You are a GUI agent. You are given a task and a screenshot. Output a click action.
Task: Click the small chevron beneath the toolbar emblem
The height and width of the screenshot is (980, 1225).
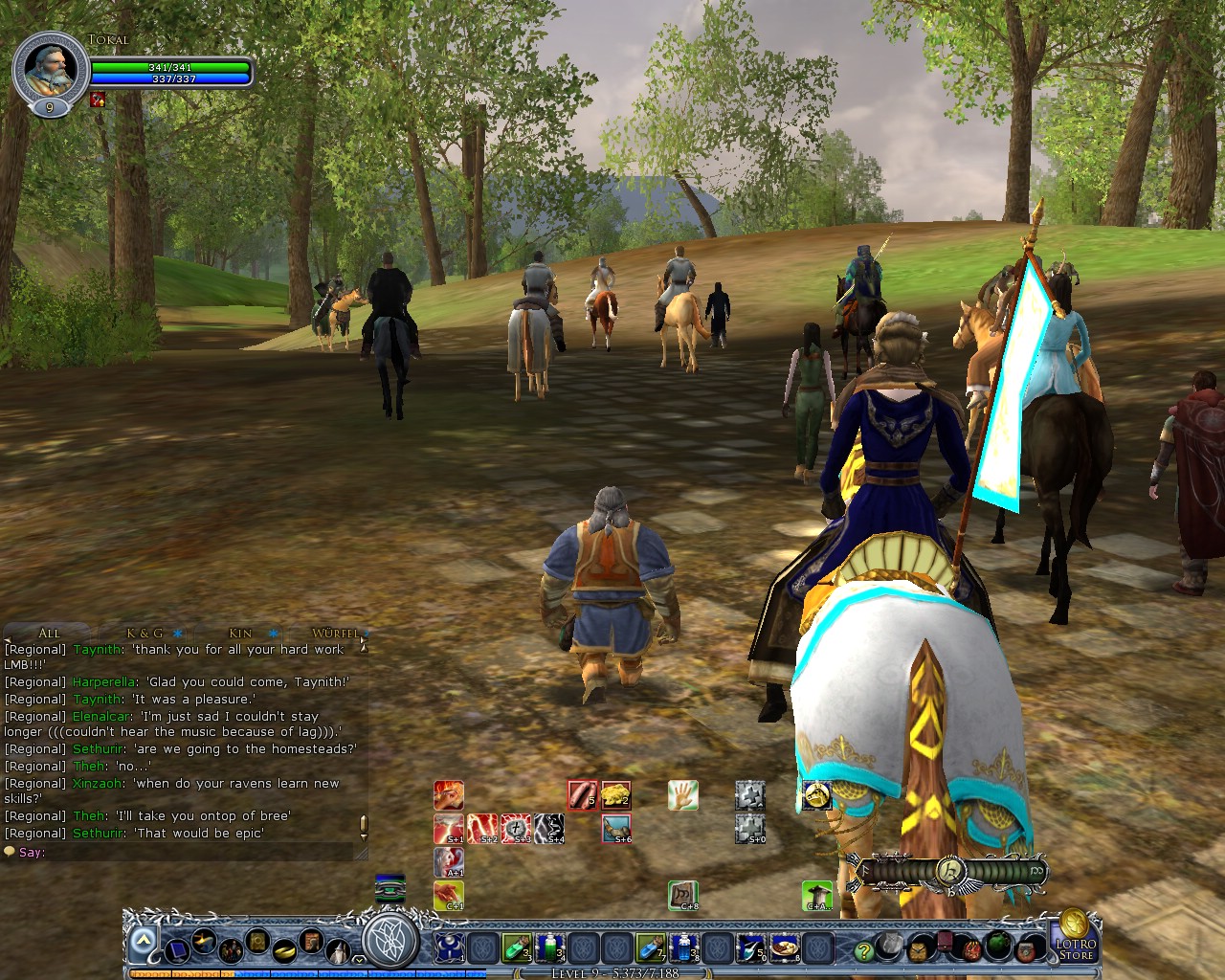(359, 959)
